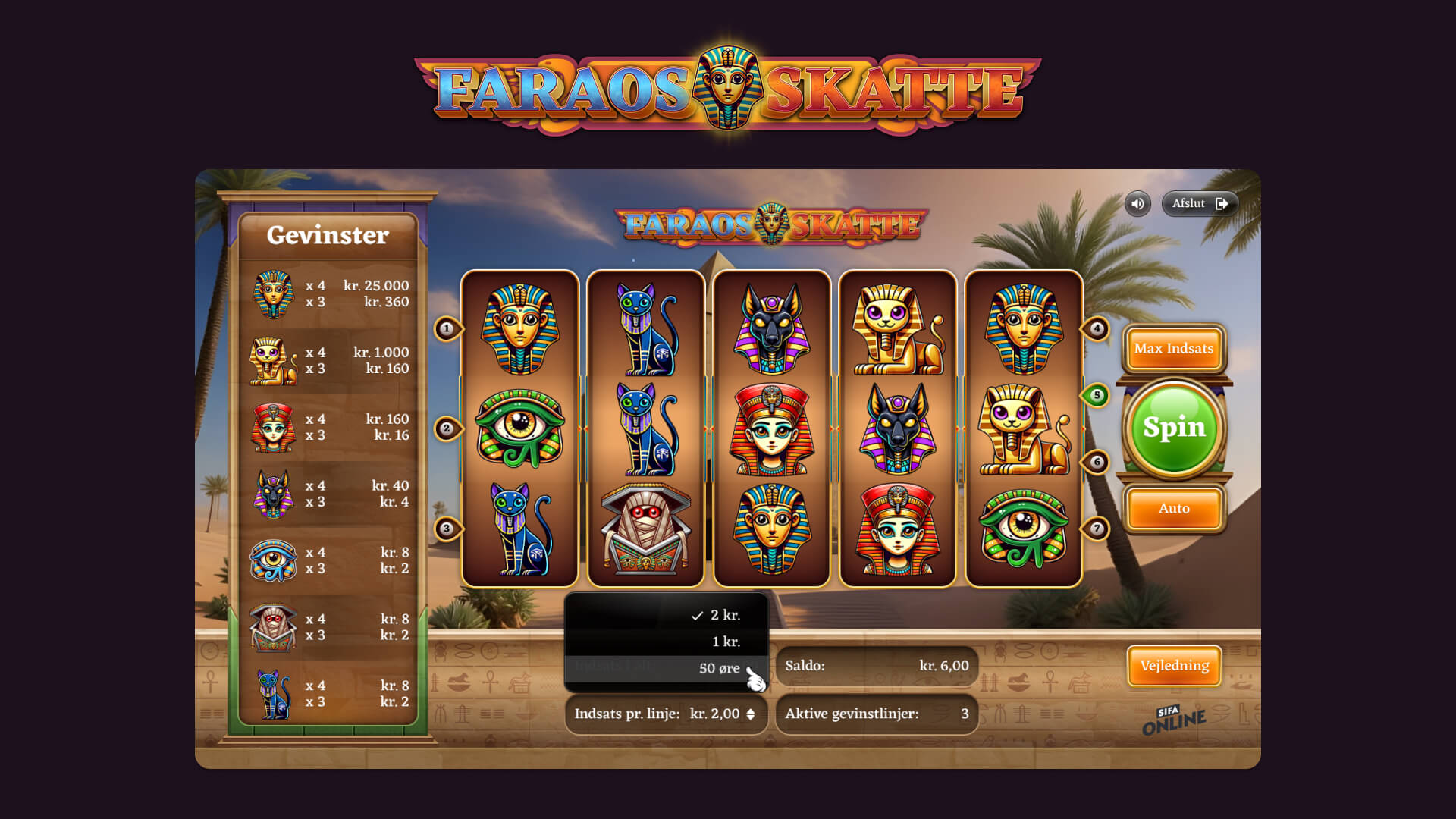The height and width of the screenshot is (819, 1456).
Task: Activate payline marker number 3
Action: pos(447,529)
